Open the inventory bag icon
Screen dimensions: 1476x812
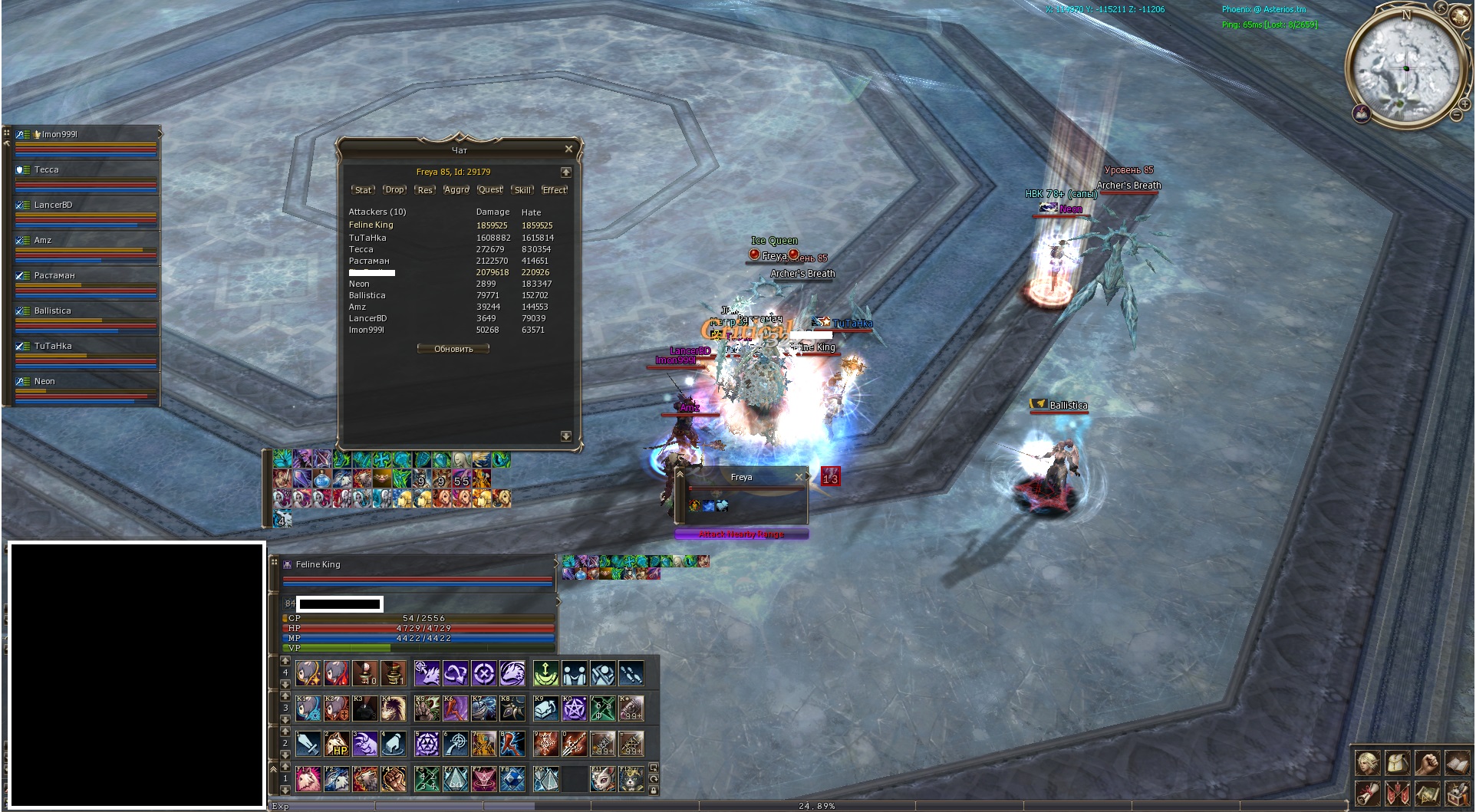coord(1397,763)
